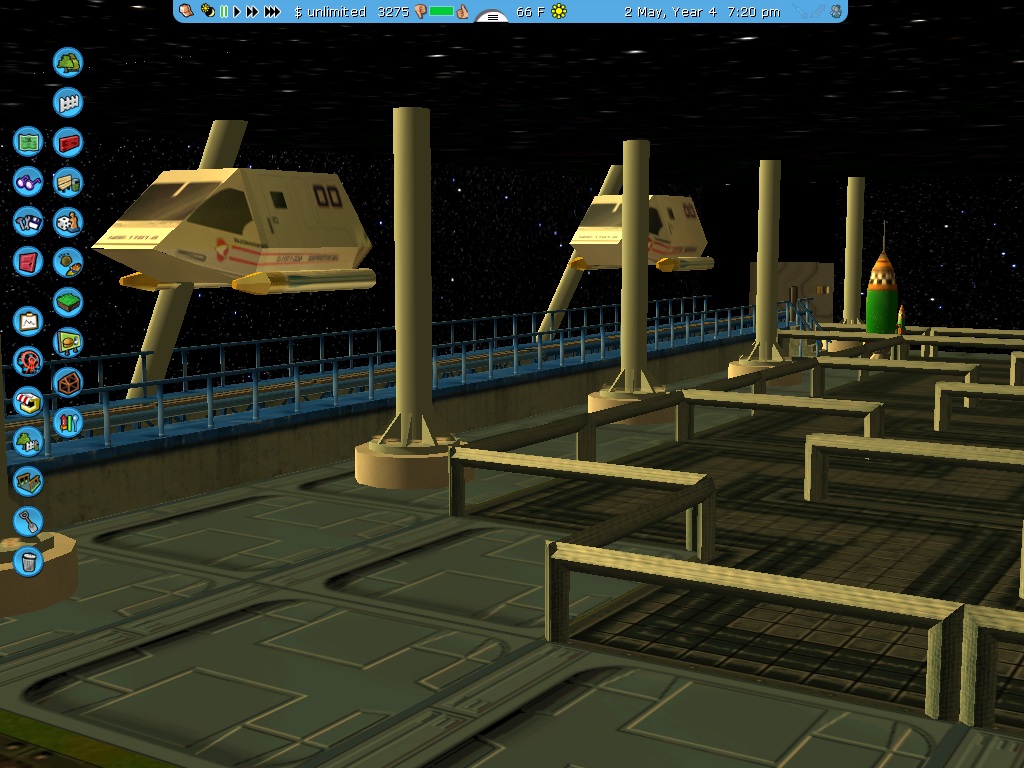Open the fireworks rocket display button
The width and height of the screenshot is (1024, 768).
pos(68,422)
